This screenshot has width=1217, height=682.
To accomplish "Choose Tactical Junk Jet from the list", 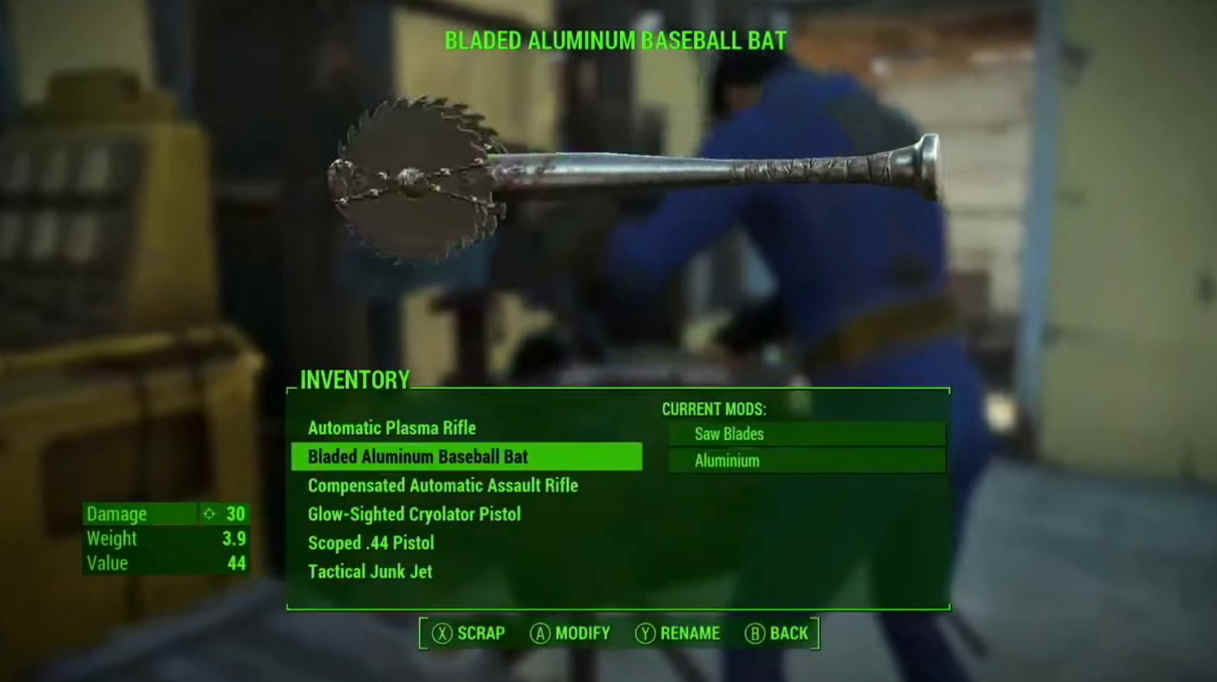I will [x=370, y=572].
